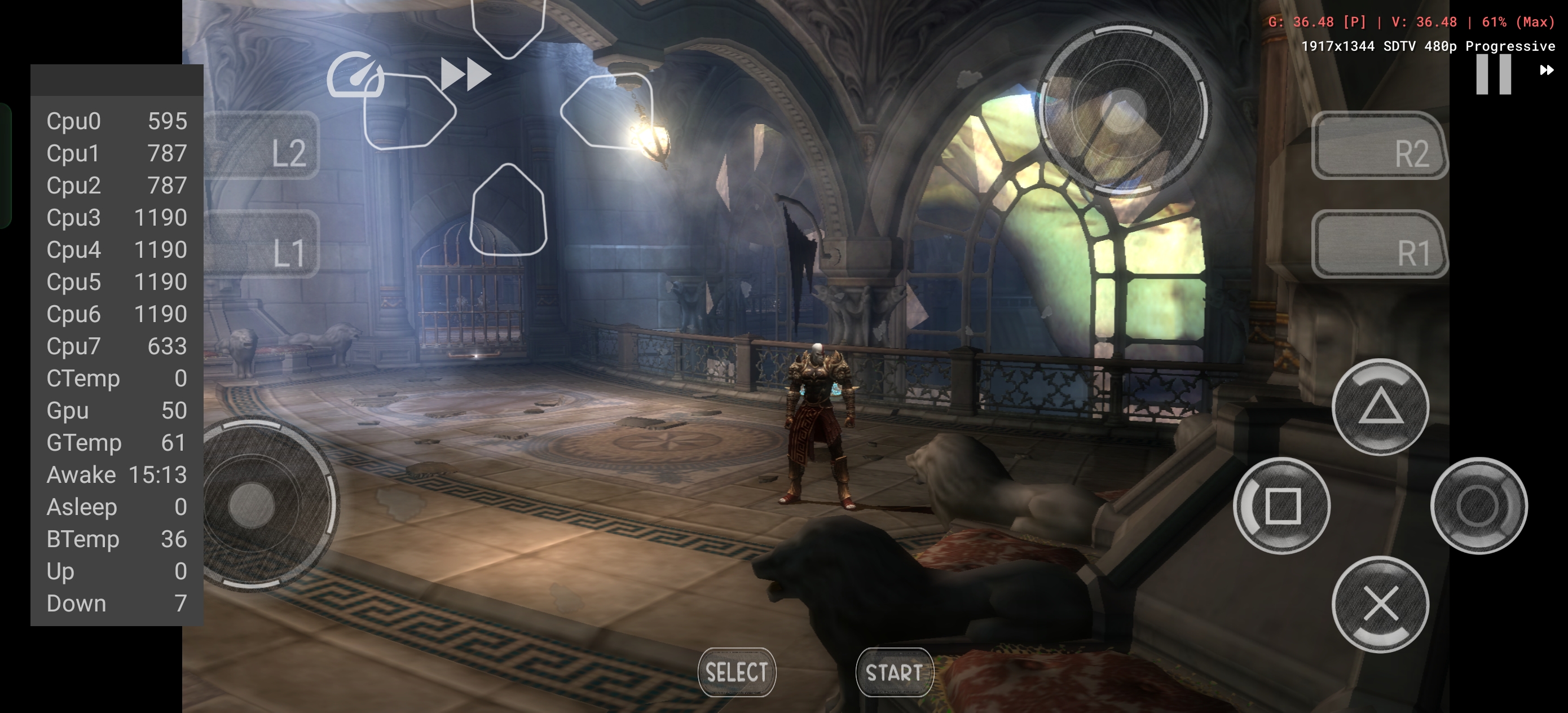Tap the d-pad right arrow
The height and width of the screenshot is (713, 1568).
coord(607,111)
